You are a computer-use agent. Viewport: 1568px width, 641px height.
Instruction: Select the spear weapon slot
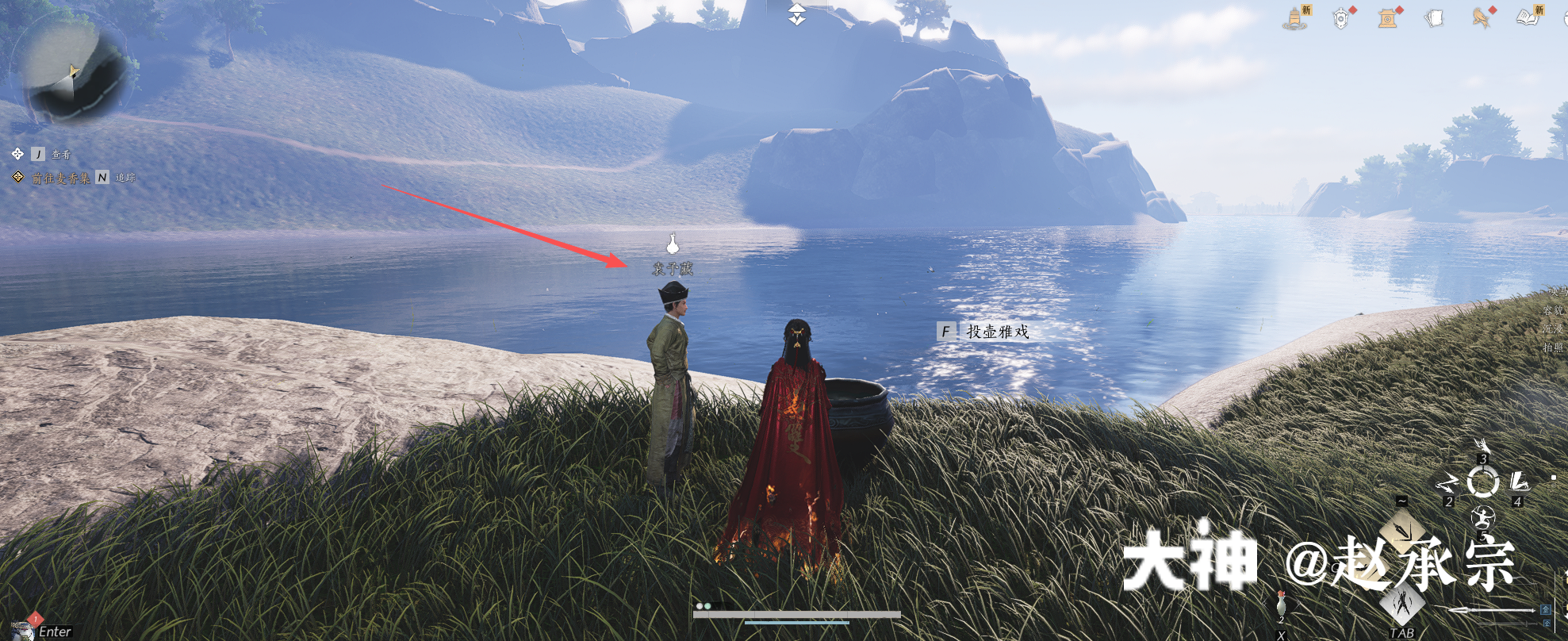(1491, 610)
